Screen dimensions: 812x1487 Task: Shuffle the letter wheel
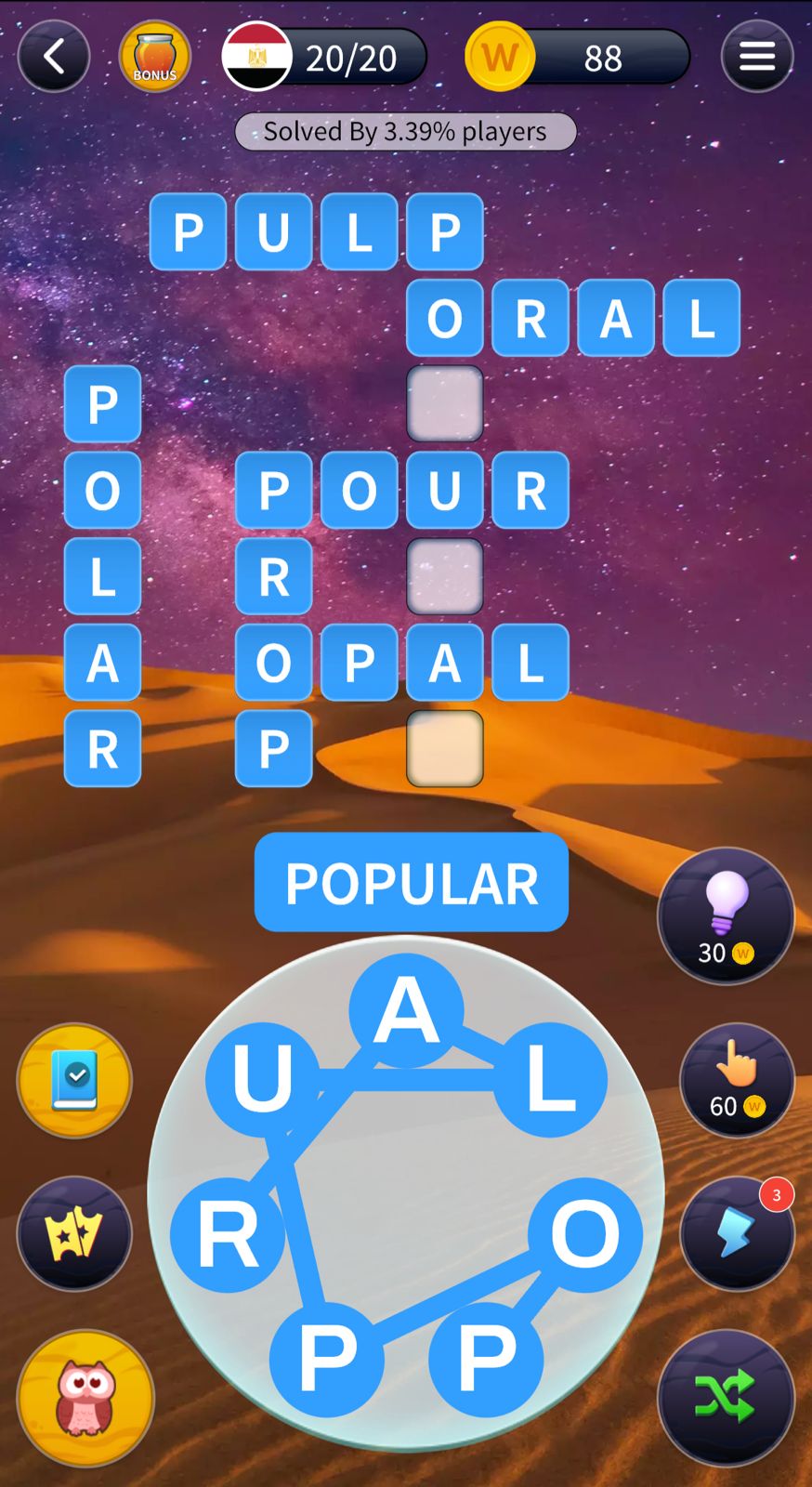(x=726, y=1397)
